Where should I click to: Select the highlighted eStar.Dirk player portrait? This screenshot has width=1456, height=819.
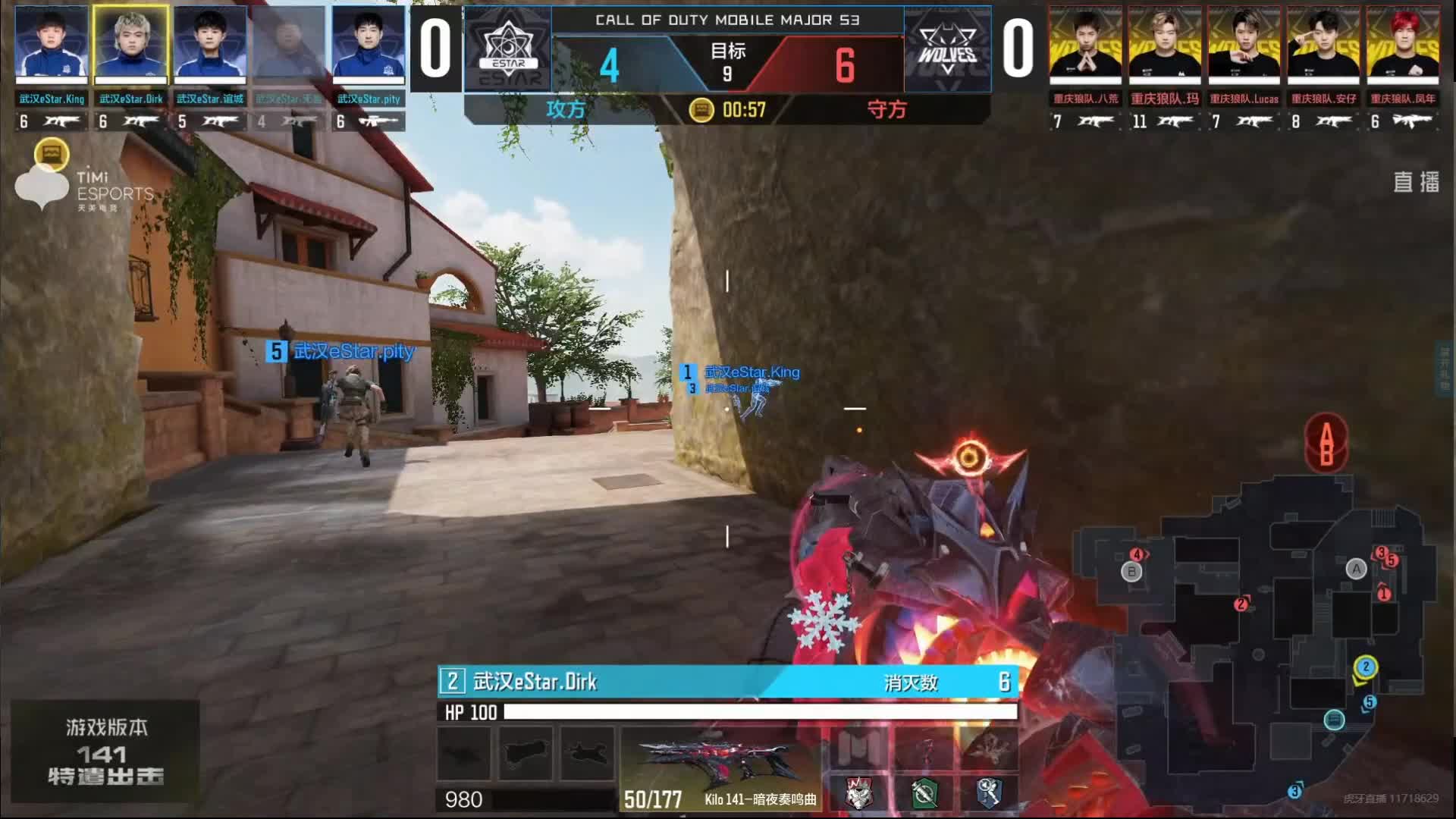click(x=130, y=44)
